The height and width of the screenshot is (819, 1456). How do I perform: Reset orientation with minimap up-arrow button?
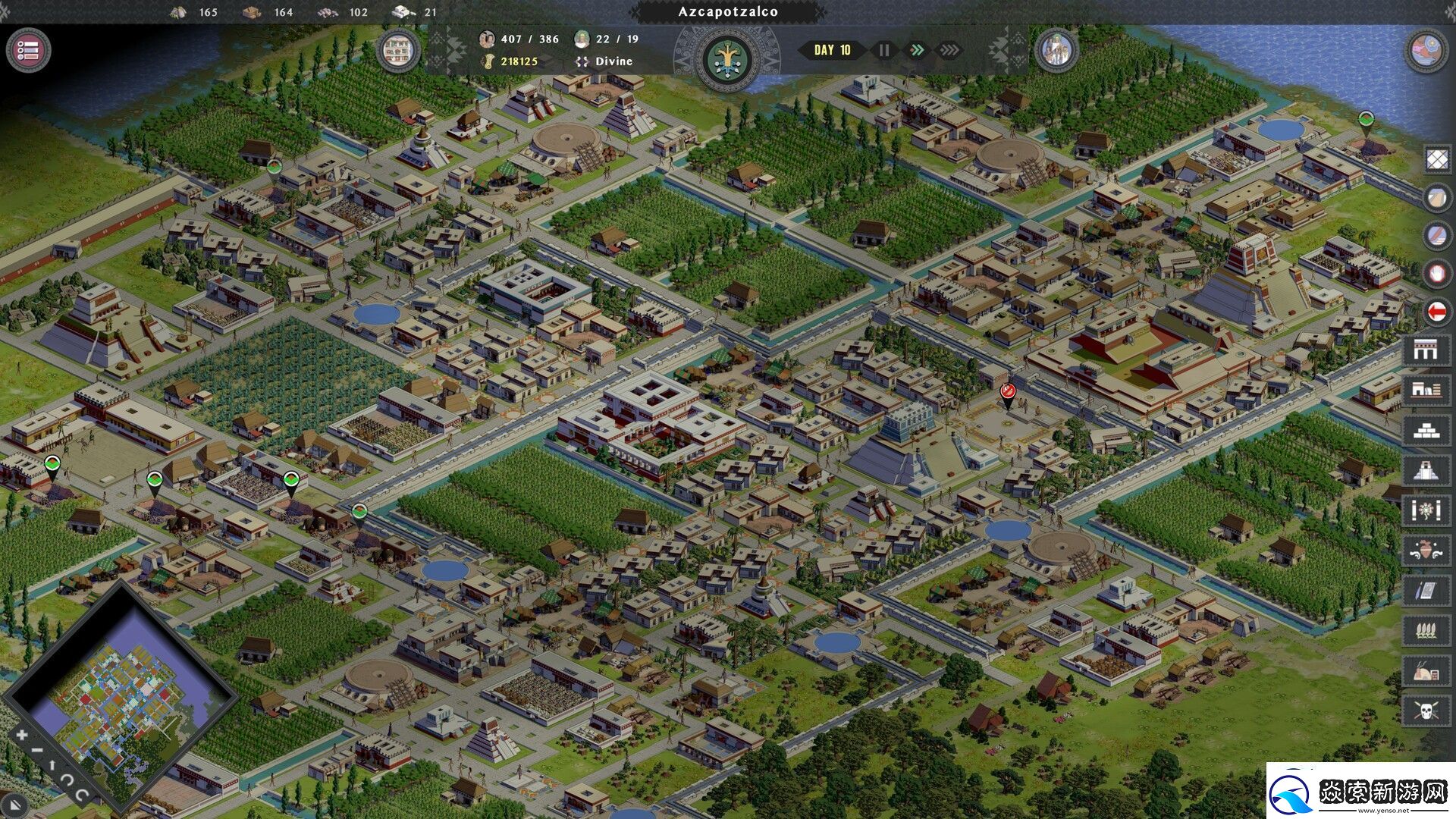[x=52, y=766]
